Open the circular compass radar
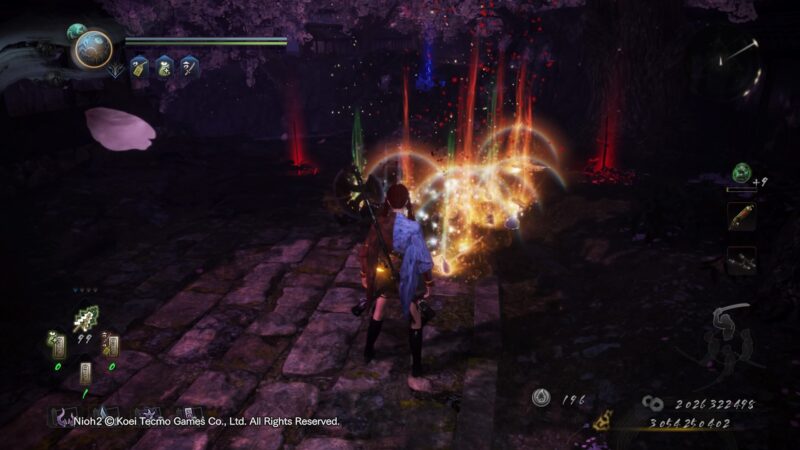 pyautogui.click(x=733, y=61)
